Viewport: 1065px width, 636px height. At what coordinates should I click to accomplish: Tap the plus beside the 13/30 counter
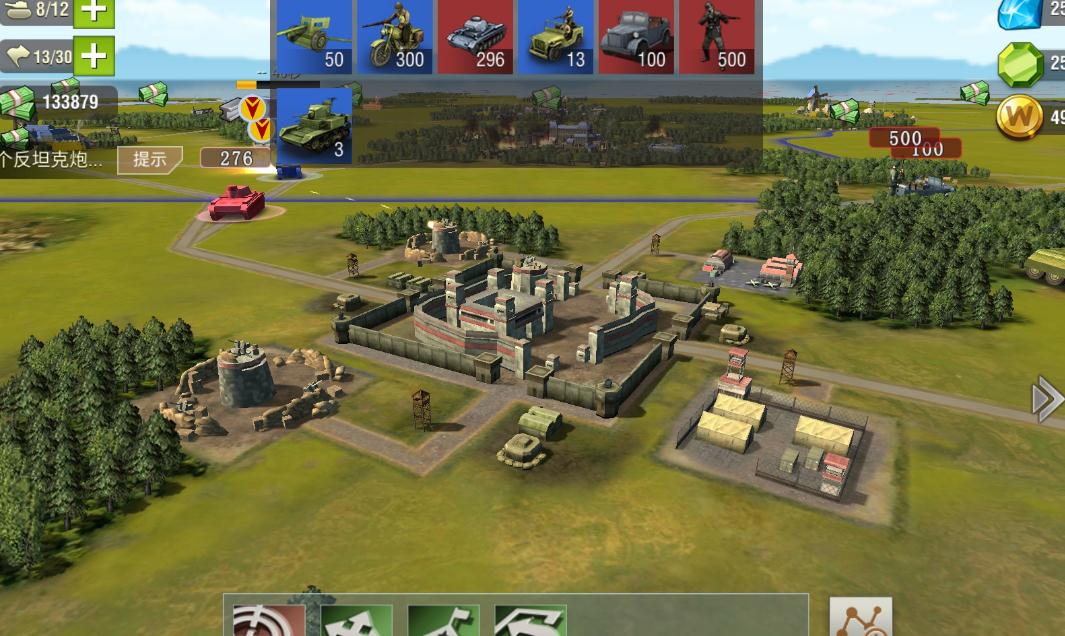pos(93,56)
